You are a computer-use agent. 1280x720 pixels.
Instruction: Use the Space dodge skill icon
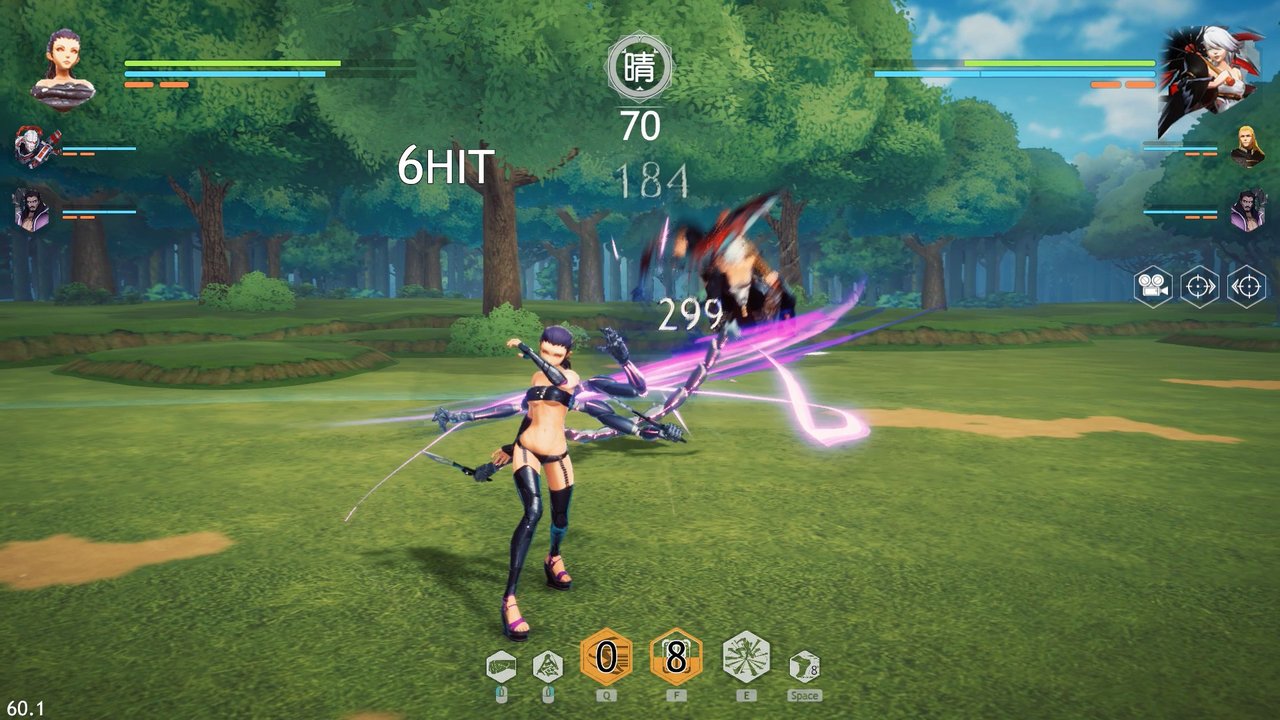tap(804, 665)
